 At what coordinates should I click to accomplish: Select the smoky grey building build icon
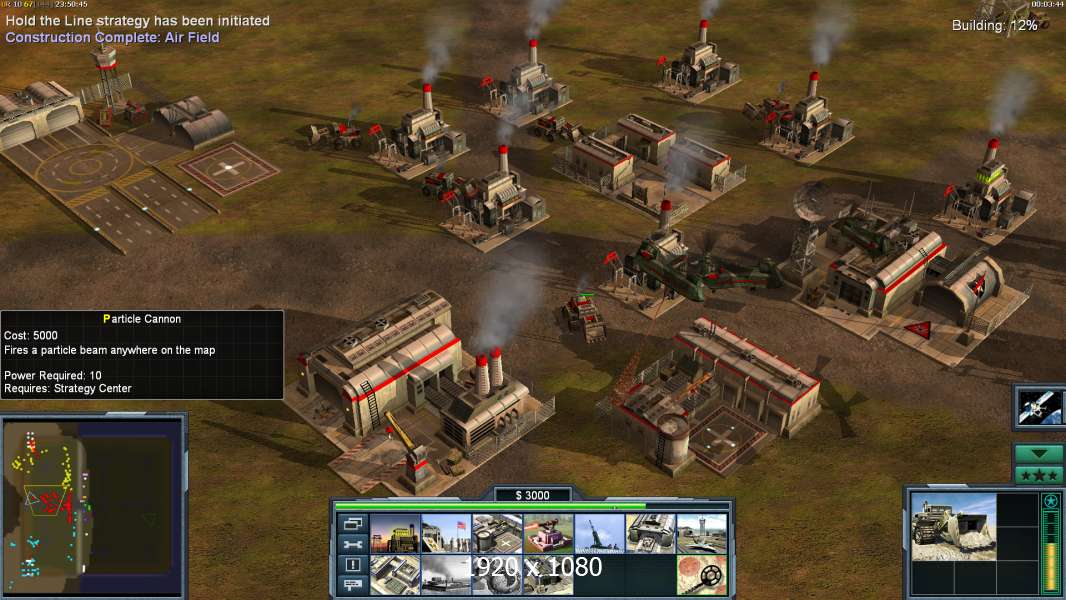(x=446, y=574)
